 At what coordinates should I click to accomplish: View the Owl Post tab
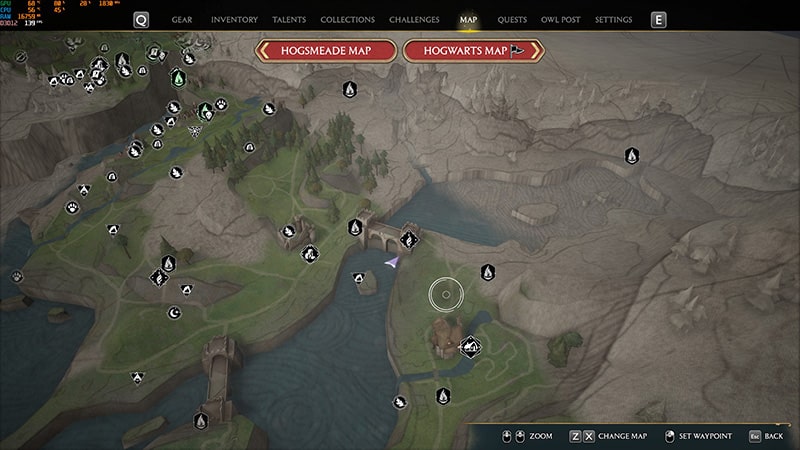[562, 19]
